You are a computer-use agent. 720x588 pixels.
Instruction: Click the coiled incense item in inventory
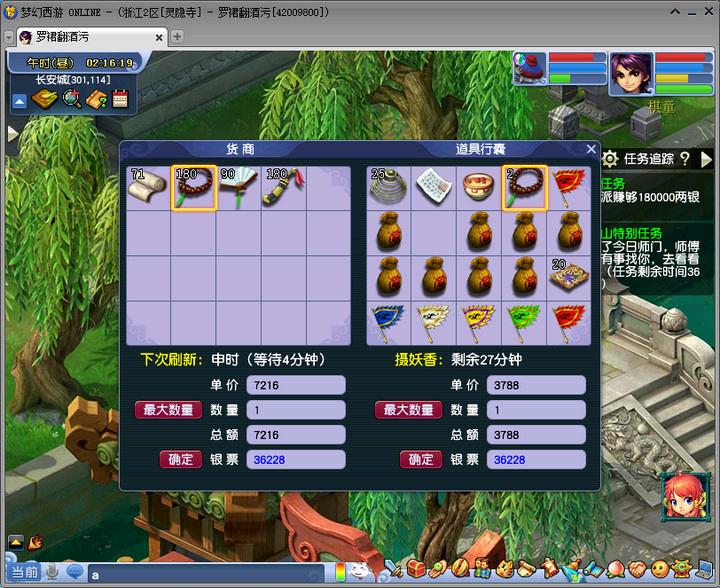pos(389,188)
